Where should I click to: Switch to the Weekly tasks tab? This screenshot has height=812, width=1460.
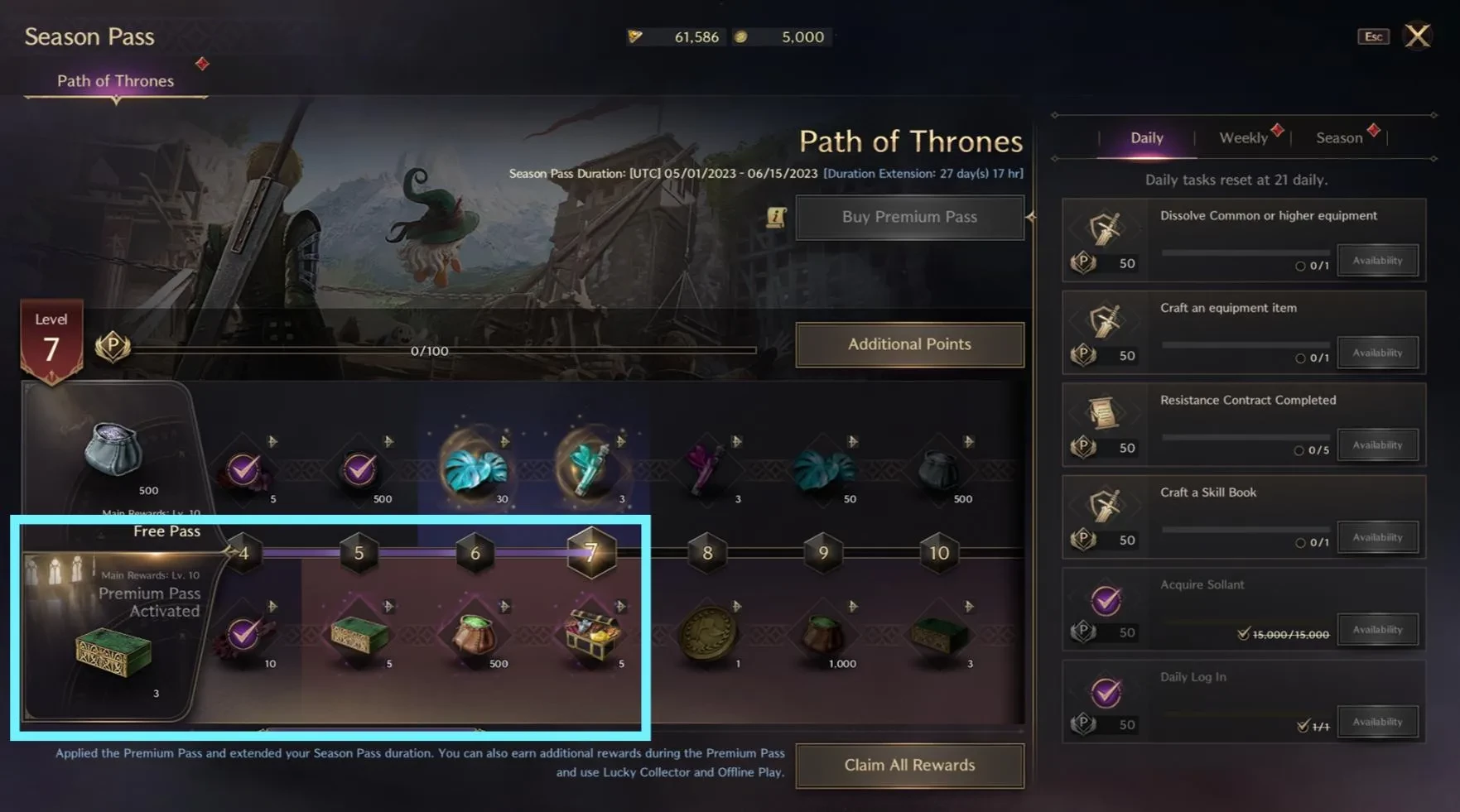pyautogui.click(x=1243, y=138)
